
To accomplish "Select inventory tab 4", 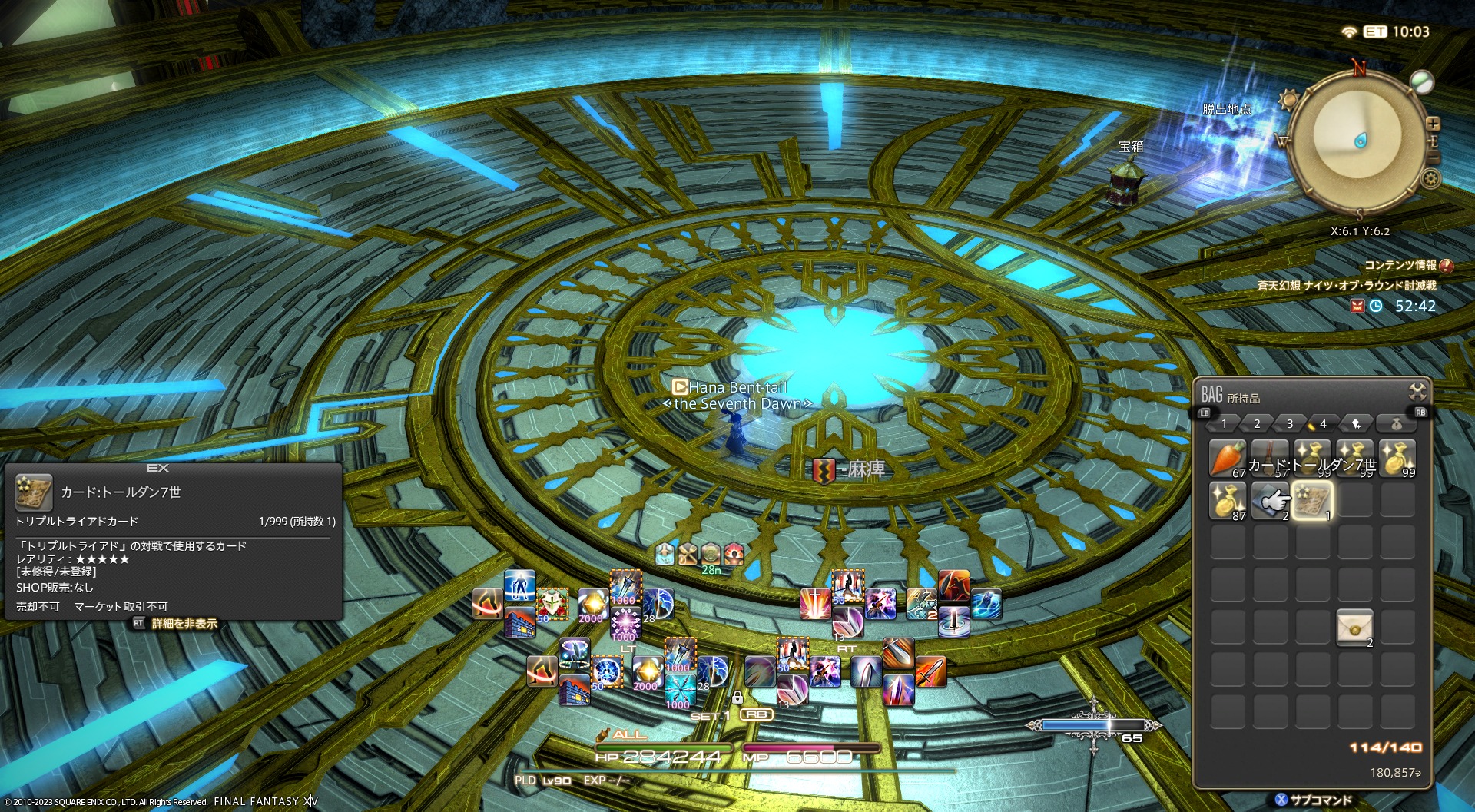I will 1322,424.
